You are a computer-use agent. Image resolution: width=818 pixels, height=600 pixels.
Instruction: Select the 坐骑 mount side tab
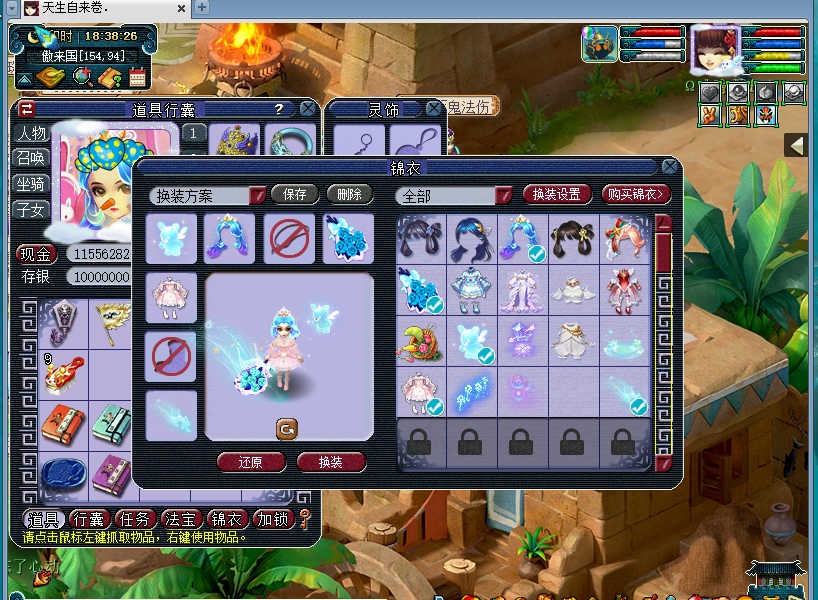pos(30,185)
